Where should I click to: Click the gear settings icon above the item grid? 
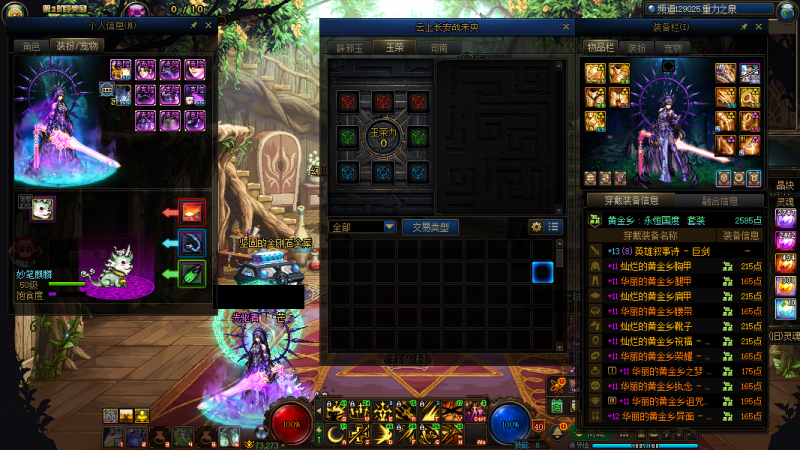(536, 227)
